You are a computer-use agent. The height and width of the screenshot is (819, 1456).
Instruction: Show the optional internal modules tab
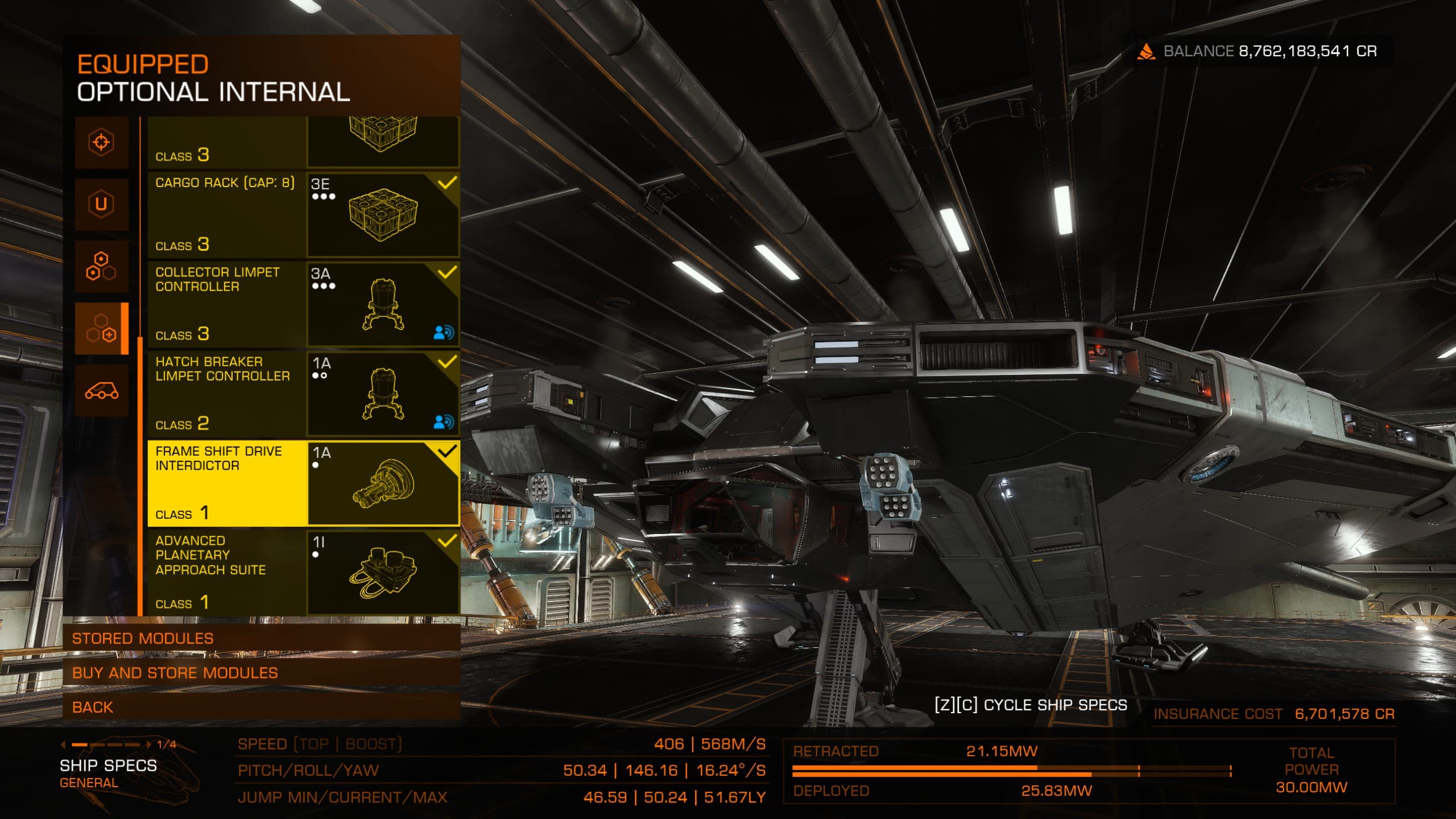click(102, 329)
